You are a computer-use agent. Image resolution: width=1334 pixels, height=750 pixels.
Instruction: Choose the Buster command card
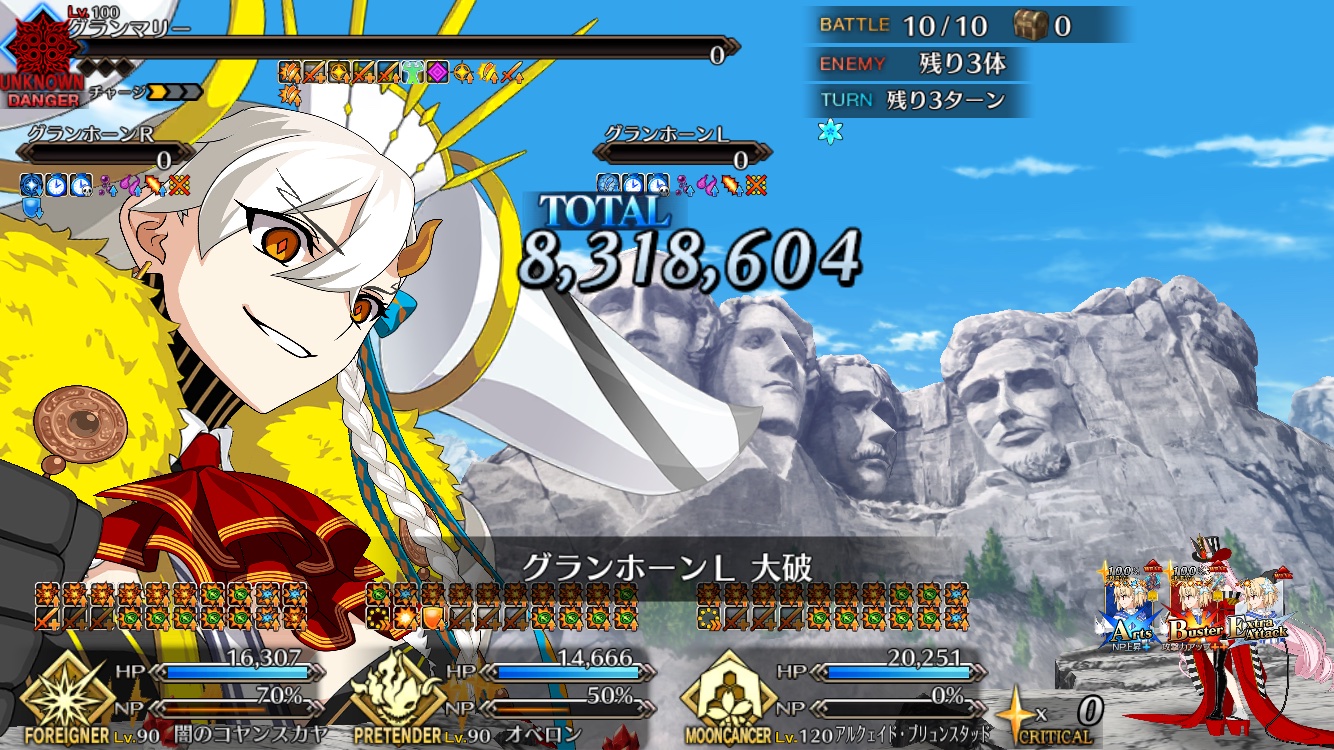(x=1197, y=612)
